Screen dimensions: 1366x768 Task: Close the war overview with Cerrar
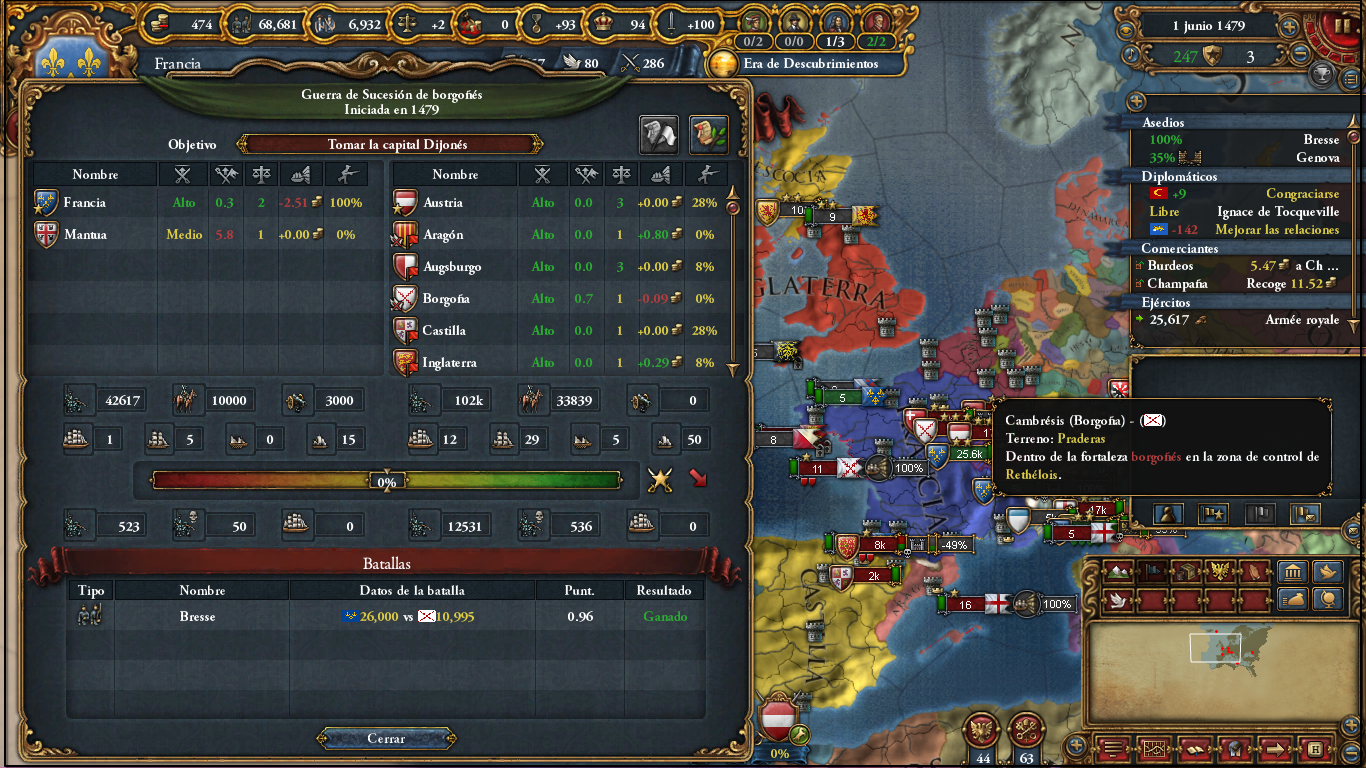[x=386, y=739]
